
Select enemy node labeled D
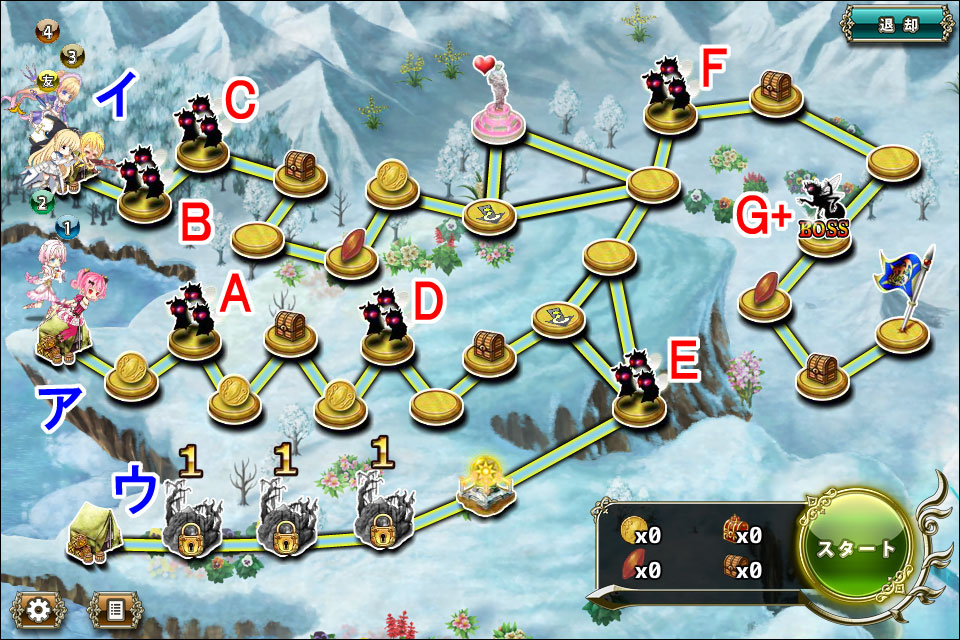click(x=387, y=328)
